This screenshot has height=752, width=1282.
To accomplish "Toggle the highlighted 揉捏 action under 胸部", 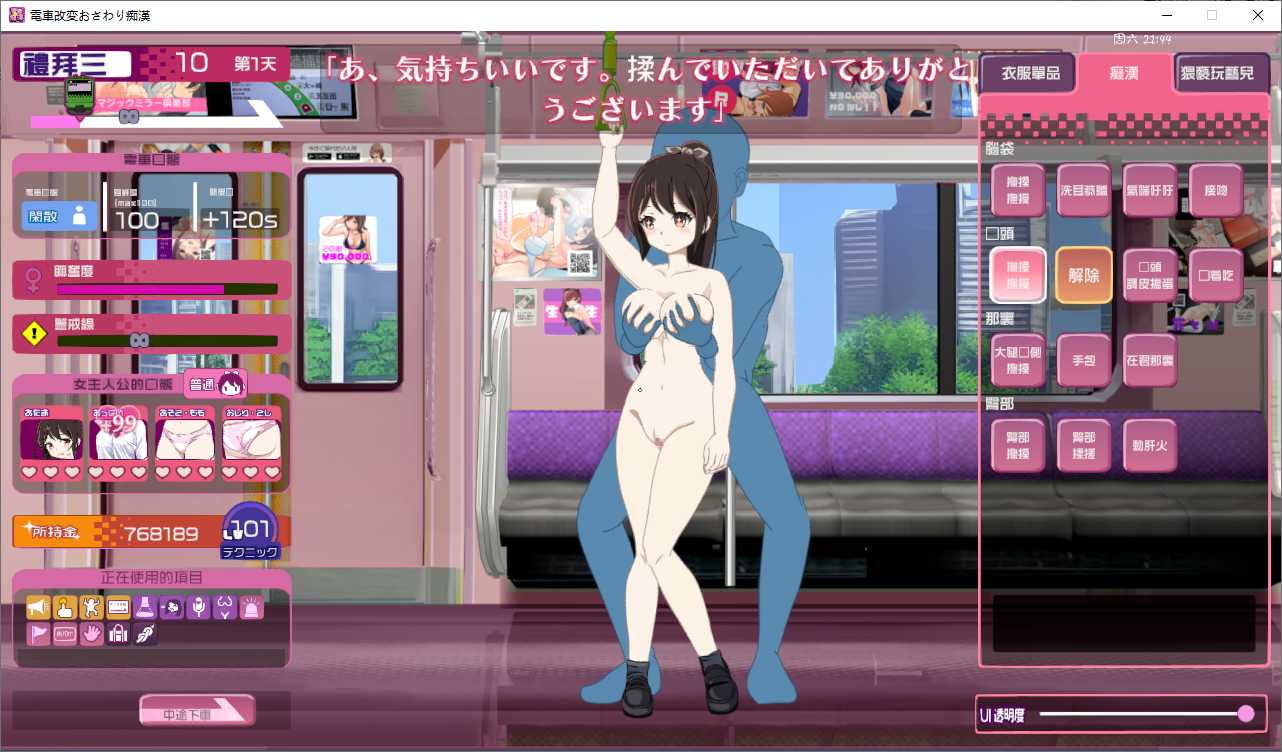I will click(x=1018, y=275).
